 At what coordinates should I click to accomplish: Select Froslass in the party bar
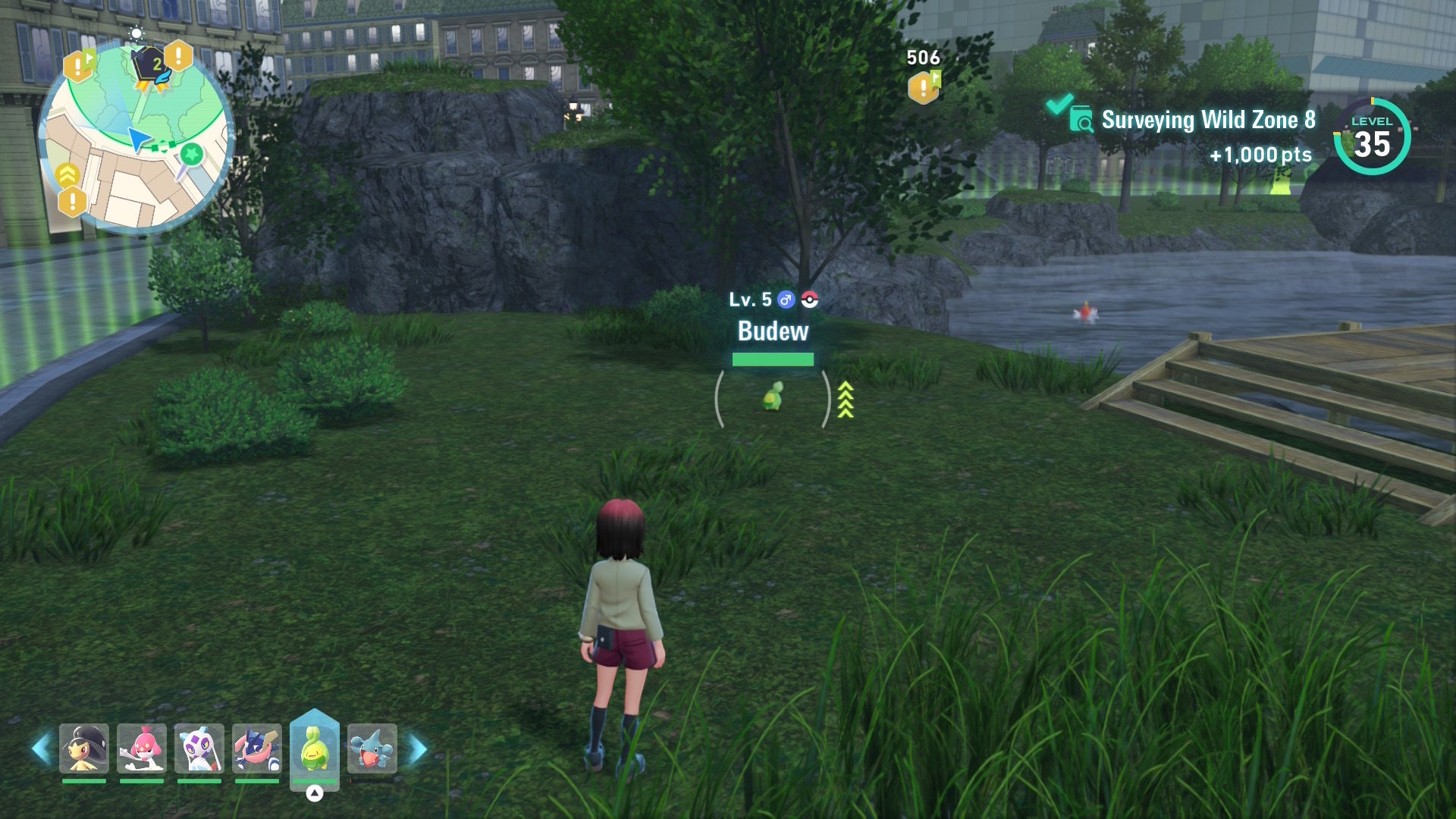[199, 748]
